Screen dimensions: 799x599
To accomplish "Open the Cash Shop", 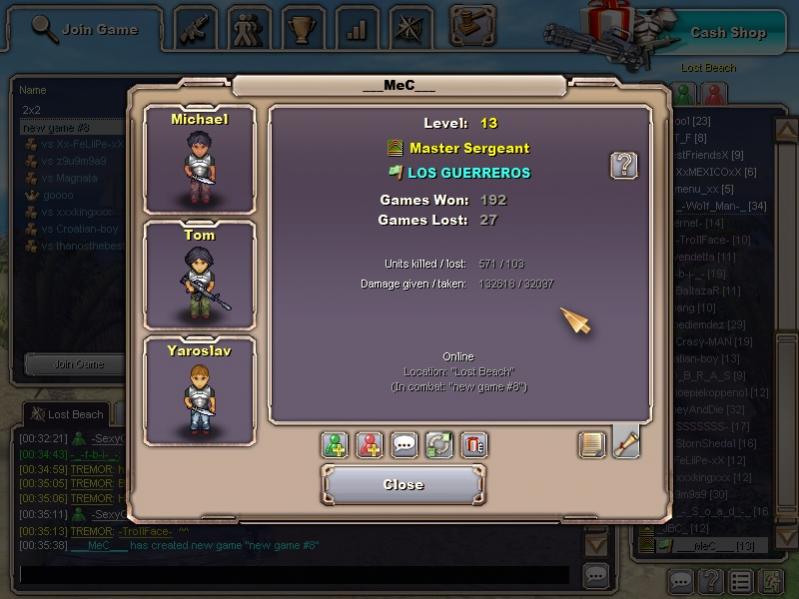I will (x=727, y=32).
